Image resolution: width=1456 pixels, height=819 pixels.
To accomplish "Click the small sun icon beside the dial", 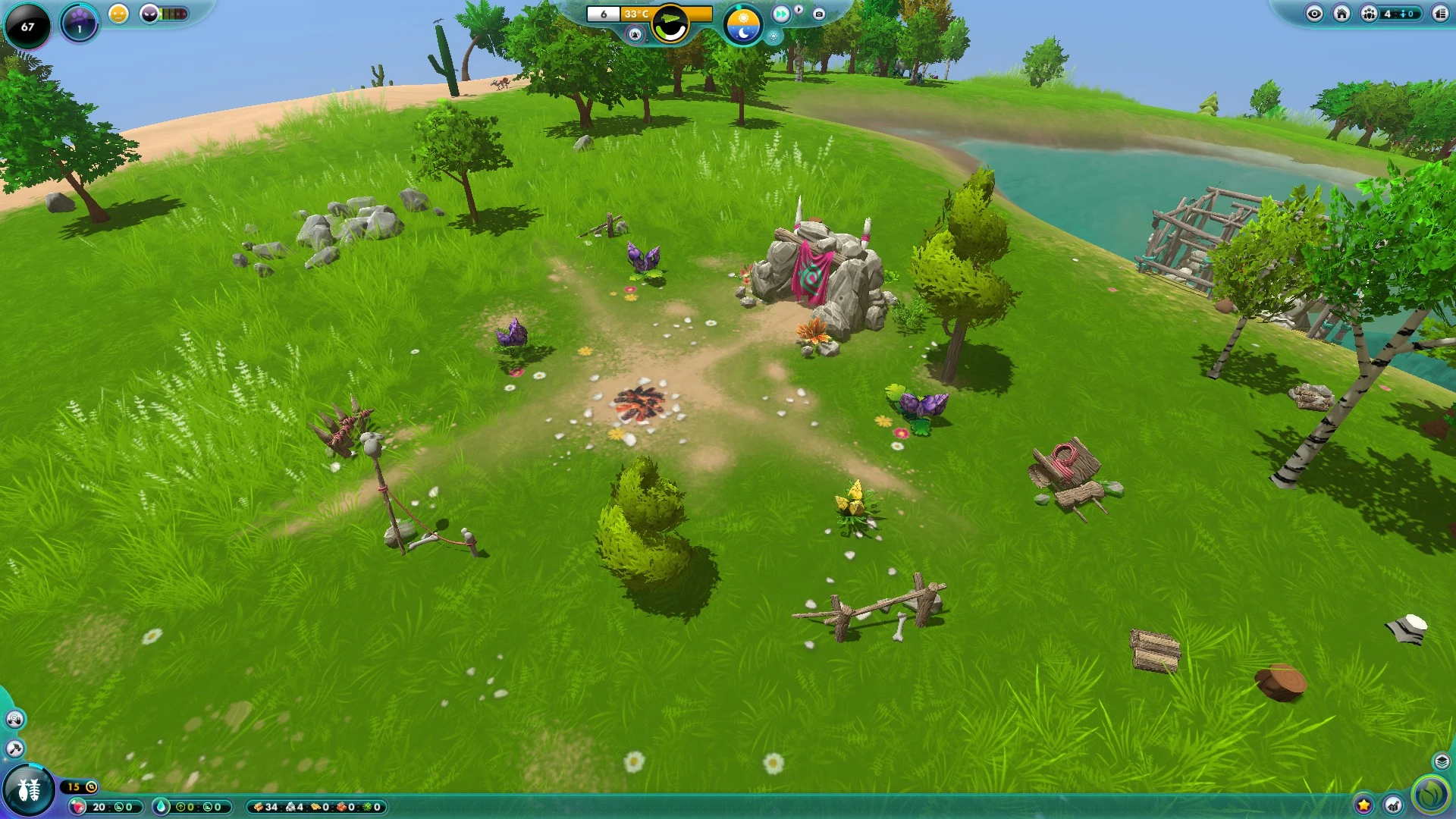I will point(773,36).
